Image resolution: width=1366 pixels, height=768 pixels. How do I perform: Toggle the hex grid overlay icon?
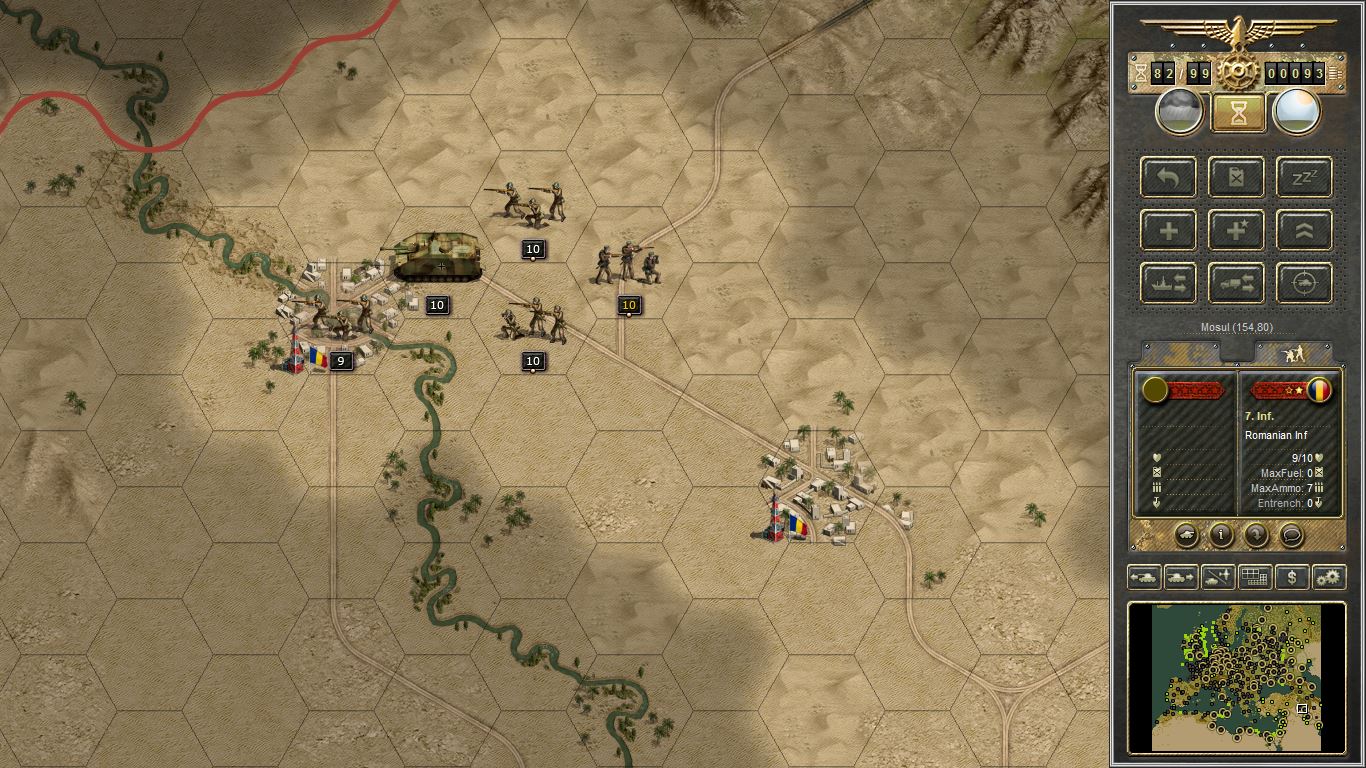[x=1255, y=577]
